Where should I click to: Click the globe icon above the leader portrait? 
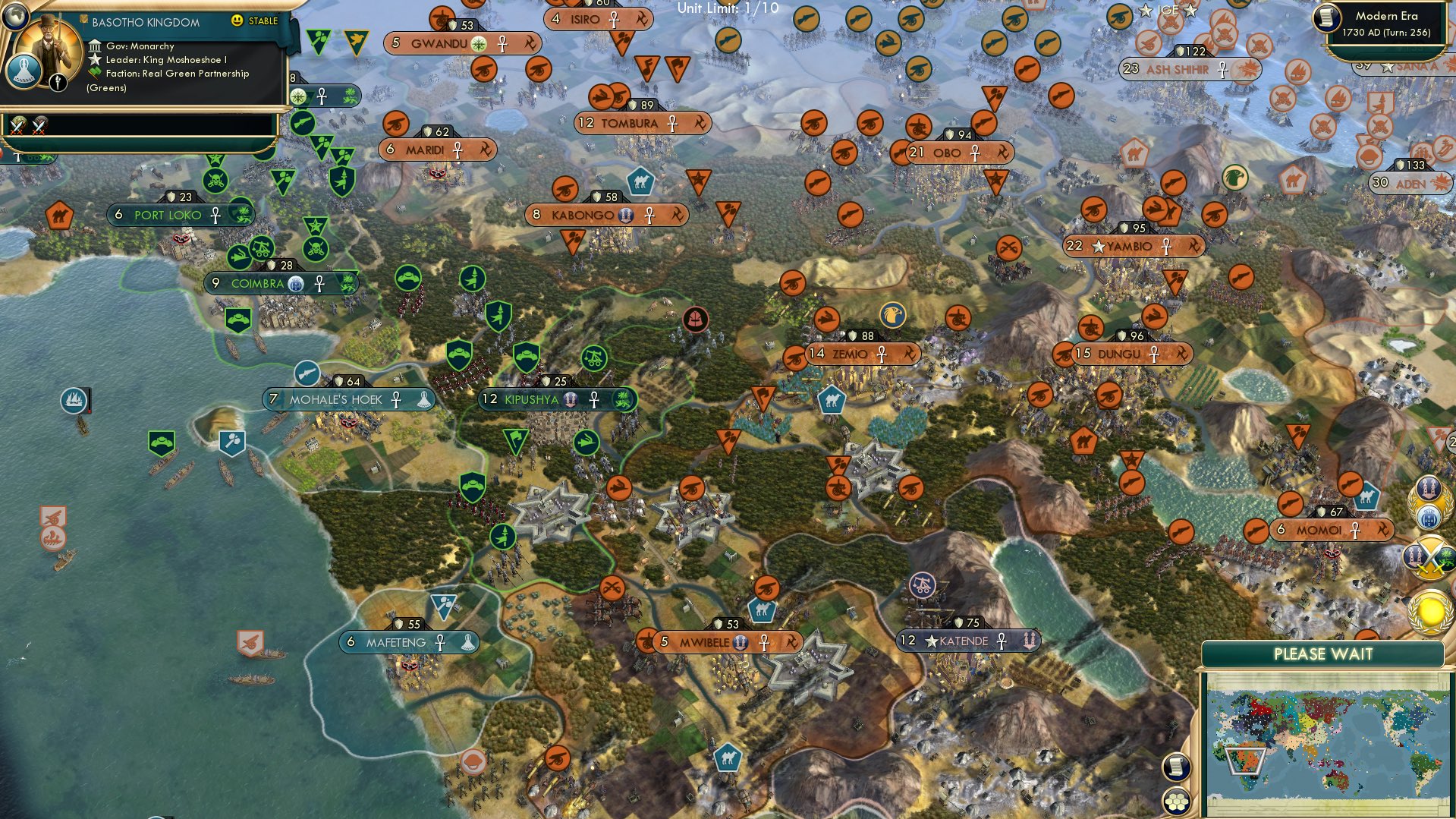14,14
